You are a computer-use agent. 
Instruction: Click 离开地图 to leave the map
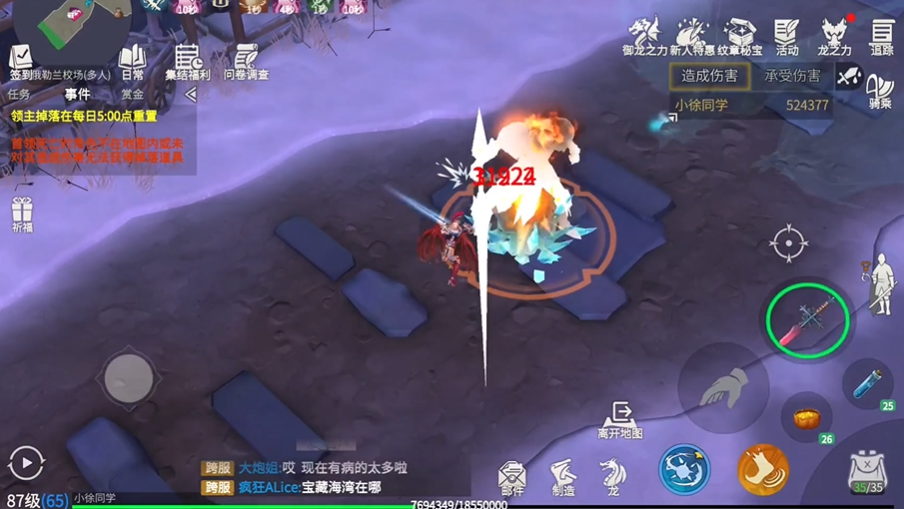[620, 420]
